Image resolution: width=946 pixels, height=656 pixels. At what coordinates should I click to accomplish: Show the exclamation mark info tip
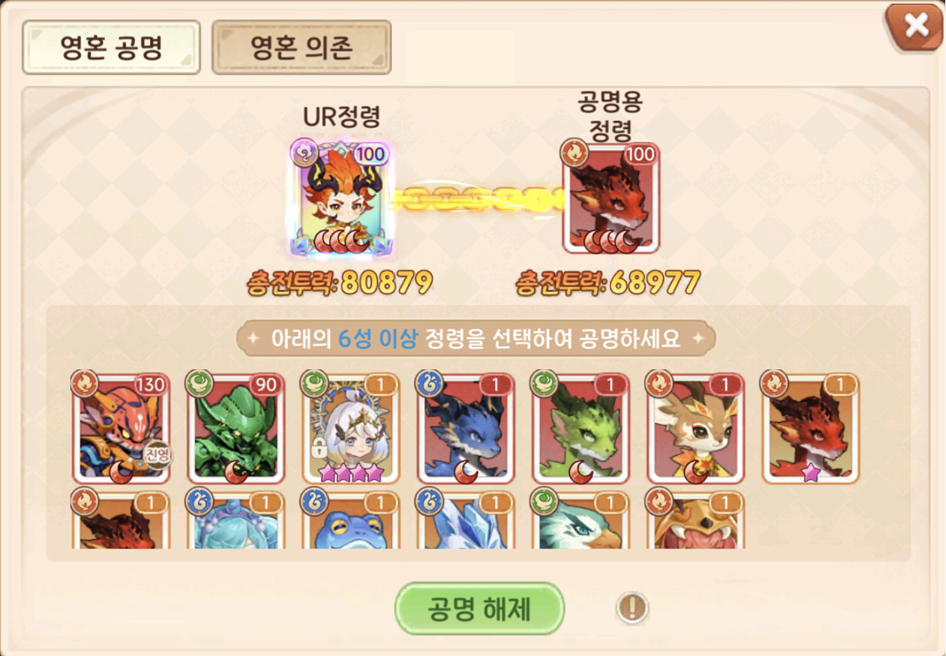[632, 606]
